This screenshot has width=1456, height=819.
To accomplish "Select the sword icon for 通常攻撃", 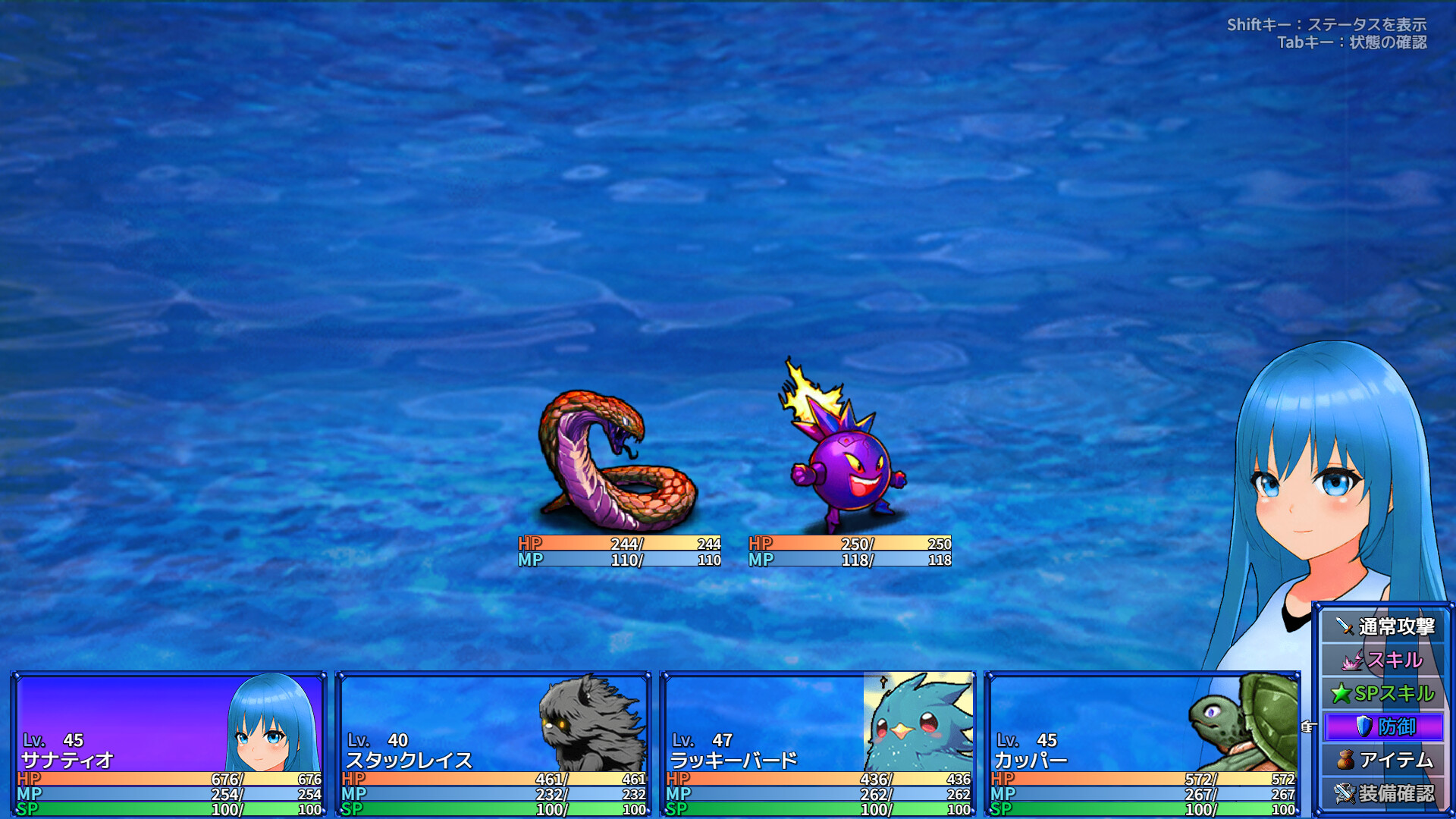I will [x=1346, y=627].
